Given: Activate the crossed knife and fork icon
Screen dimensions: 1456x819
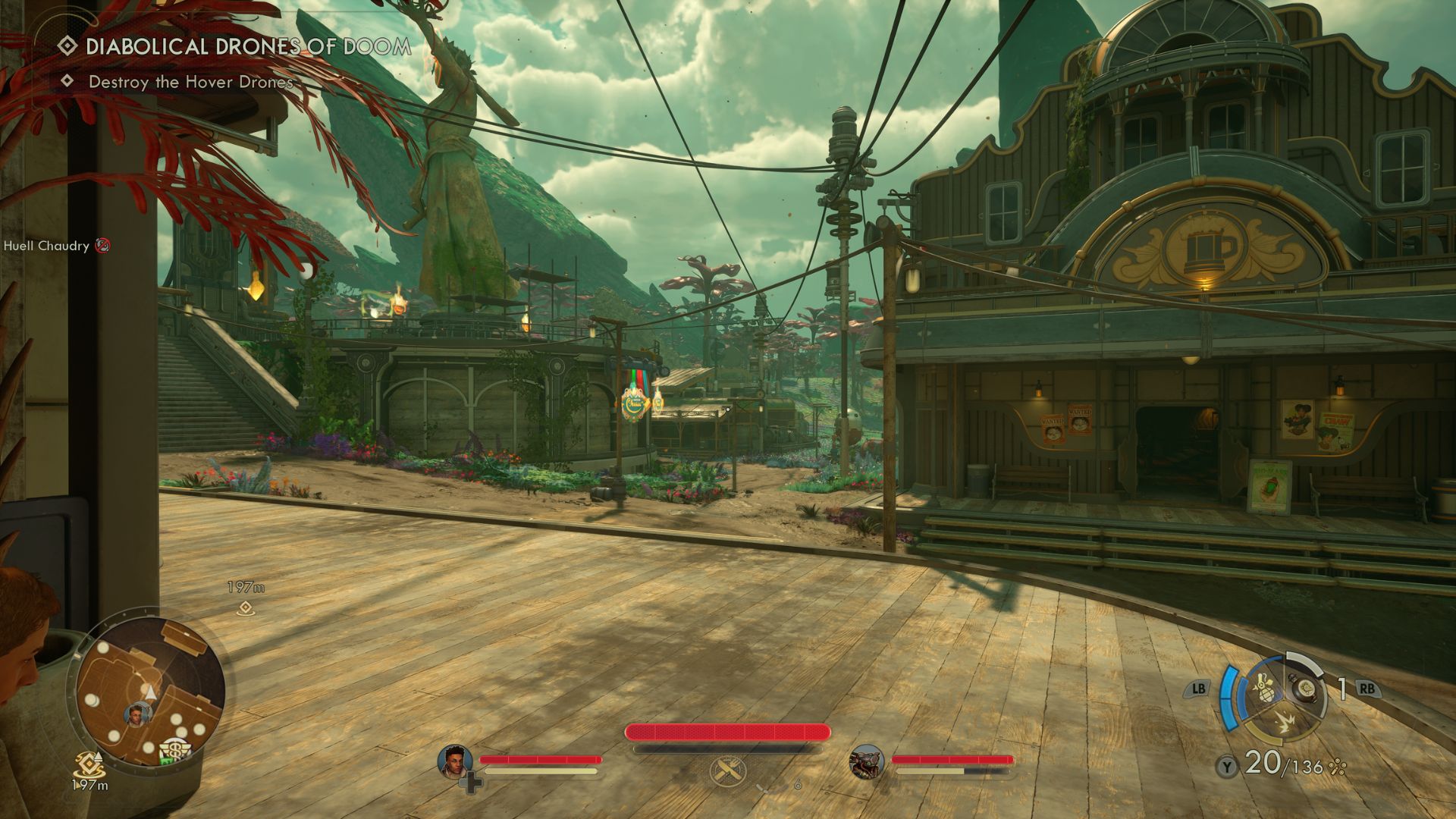Looking at the screenshot, I should pyautogui.click(x=727, y=771).
